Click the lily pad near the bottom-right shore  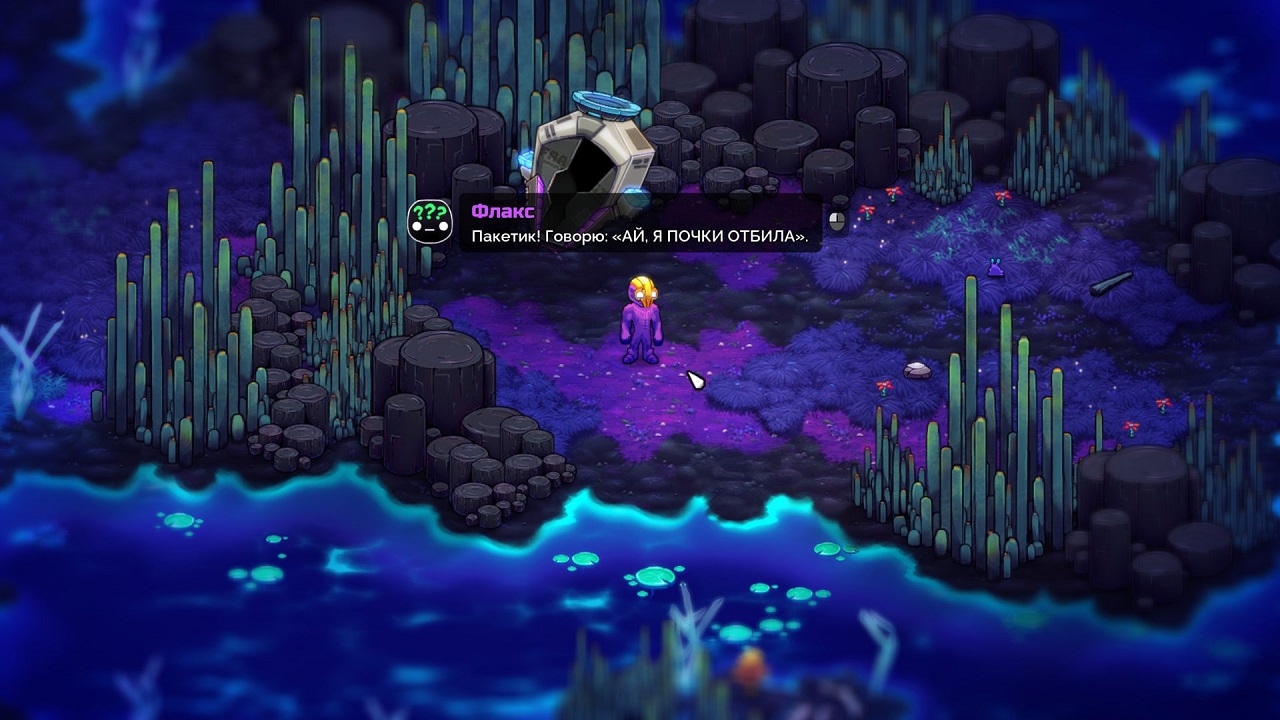pos(826,548)
